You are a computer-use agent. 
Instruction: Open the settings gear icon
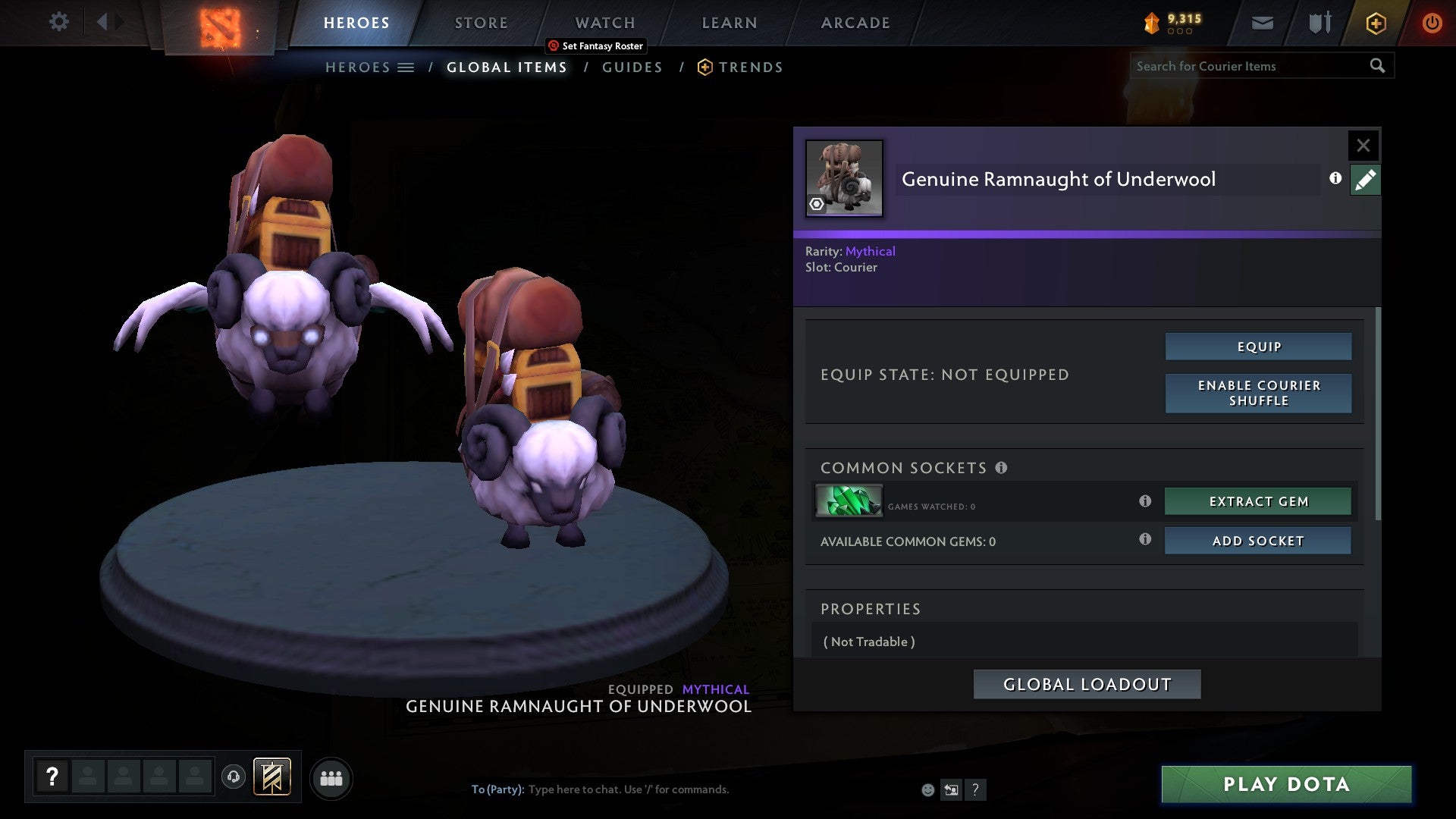tap(58, 21)
